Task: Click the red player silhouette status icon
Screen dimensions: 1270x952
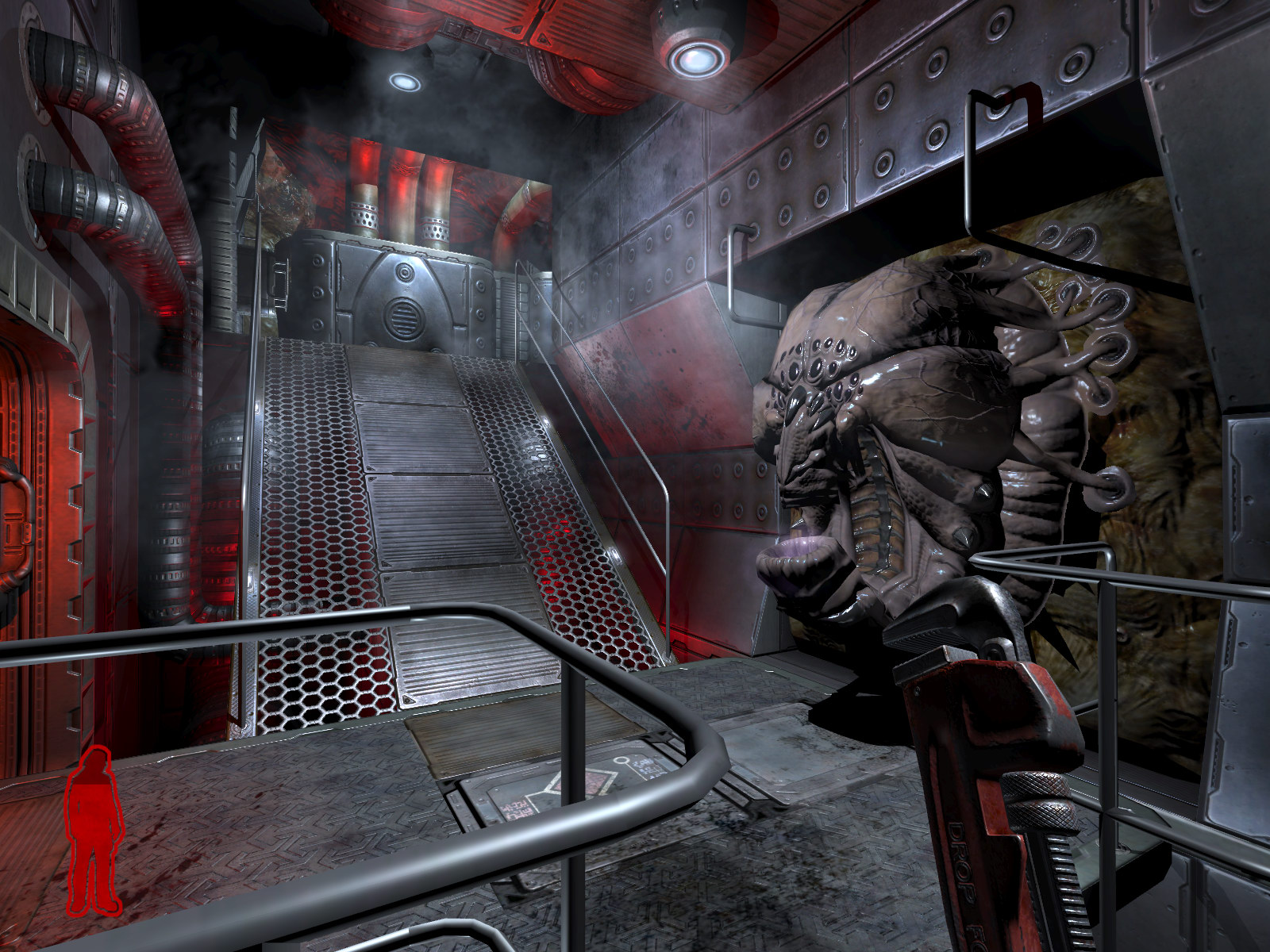Action: [x=94, y=827]
